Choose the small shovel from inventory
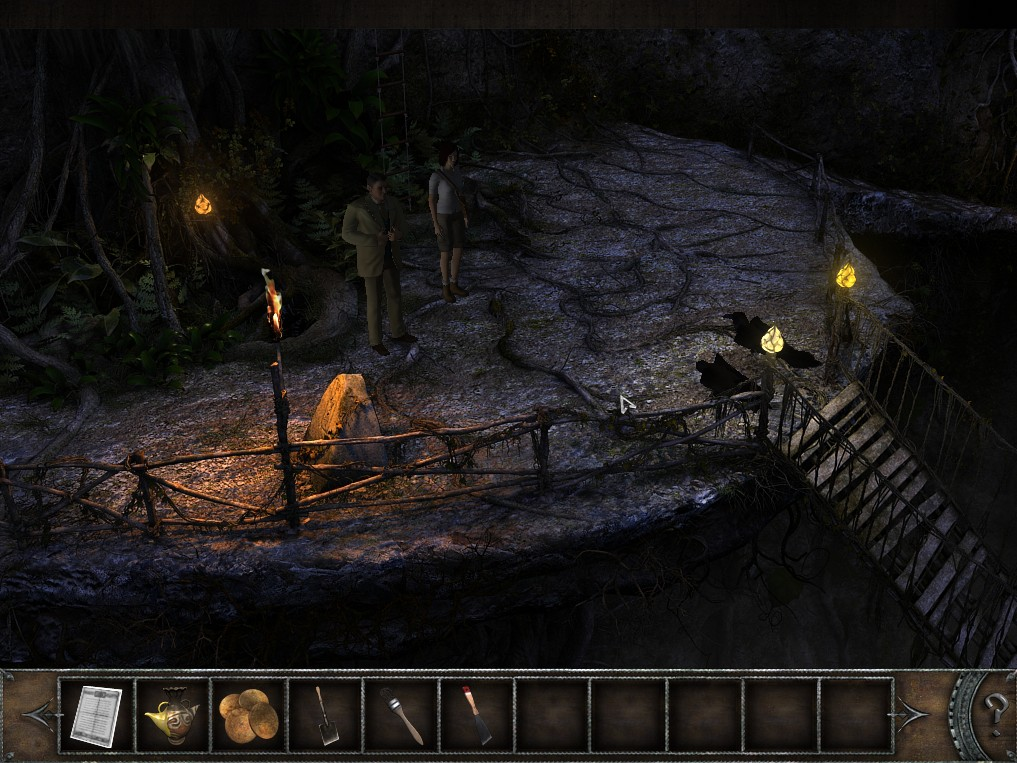The height and width of the screenshot is (763, 1017). 326,716
